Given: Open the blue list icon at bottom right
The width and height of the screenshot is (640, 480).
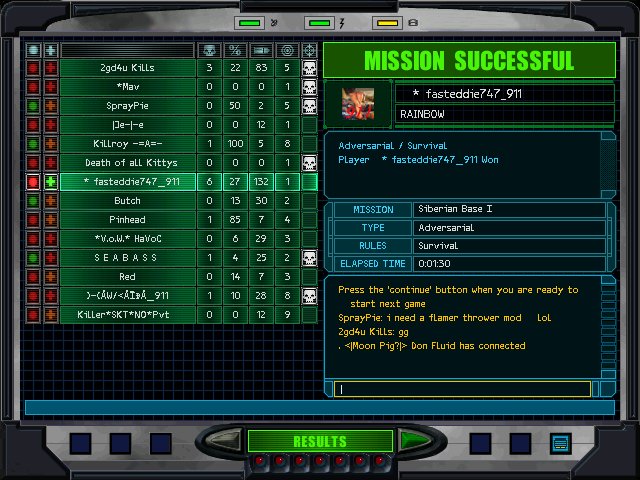Looking at the screenshot, I should click(559, 442).
